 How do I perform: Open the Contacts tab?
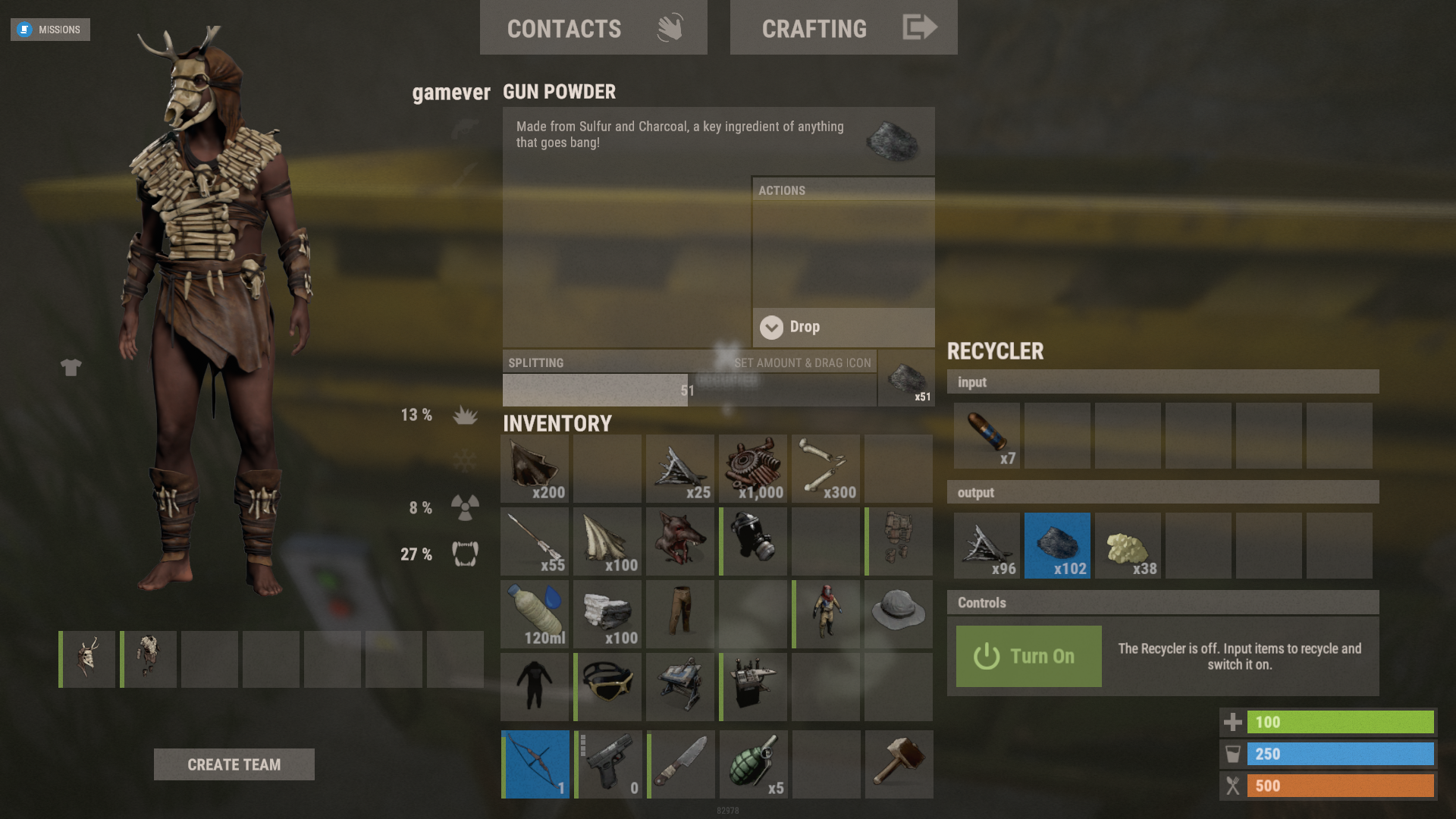(593, 28)
